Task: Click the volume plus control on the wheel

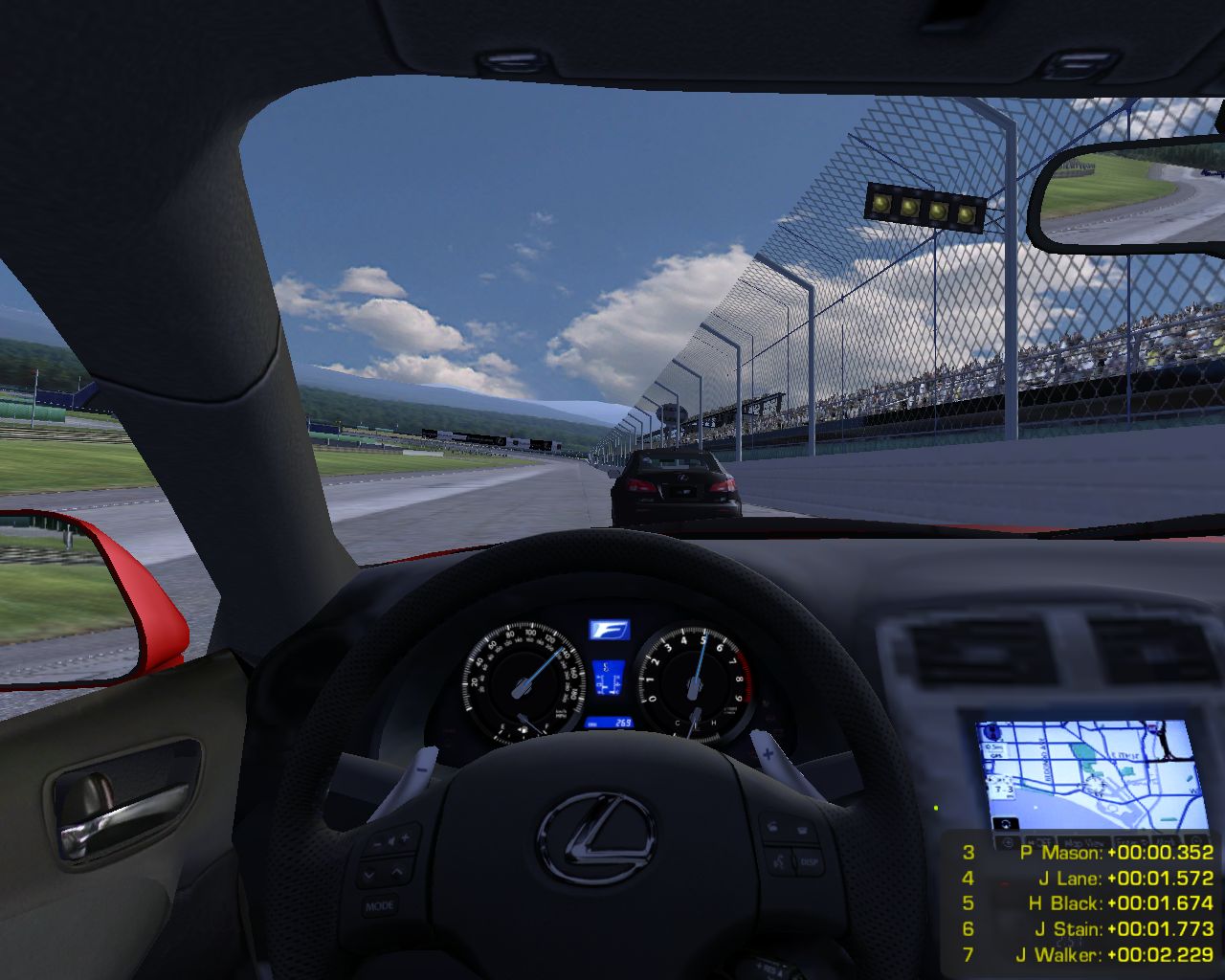Action: [x=404, y=837]
